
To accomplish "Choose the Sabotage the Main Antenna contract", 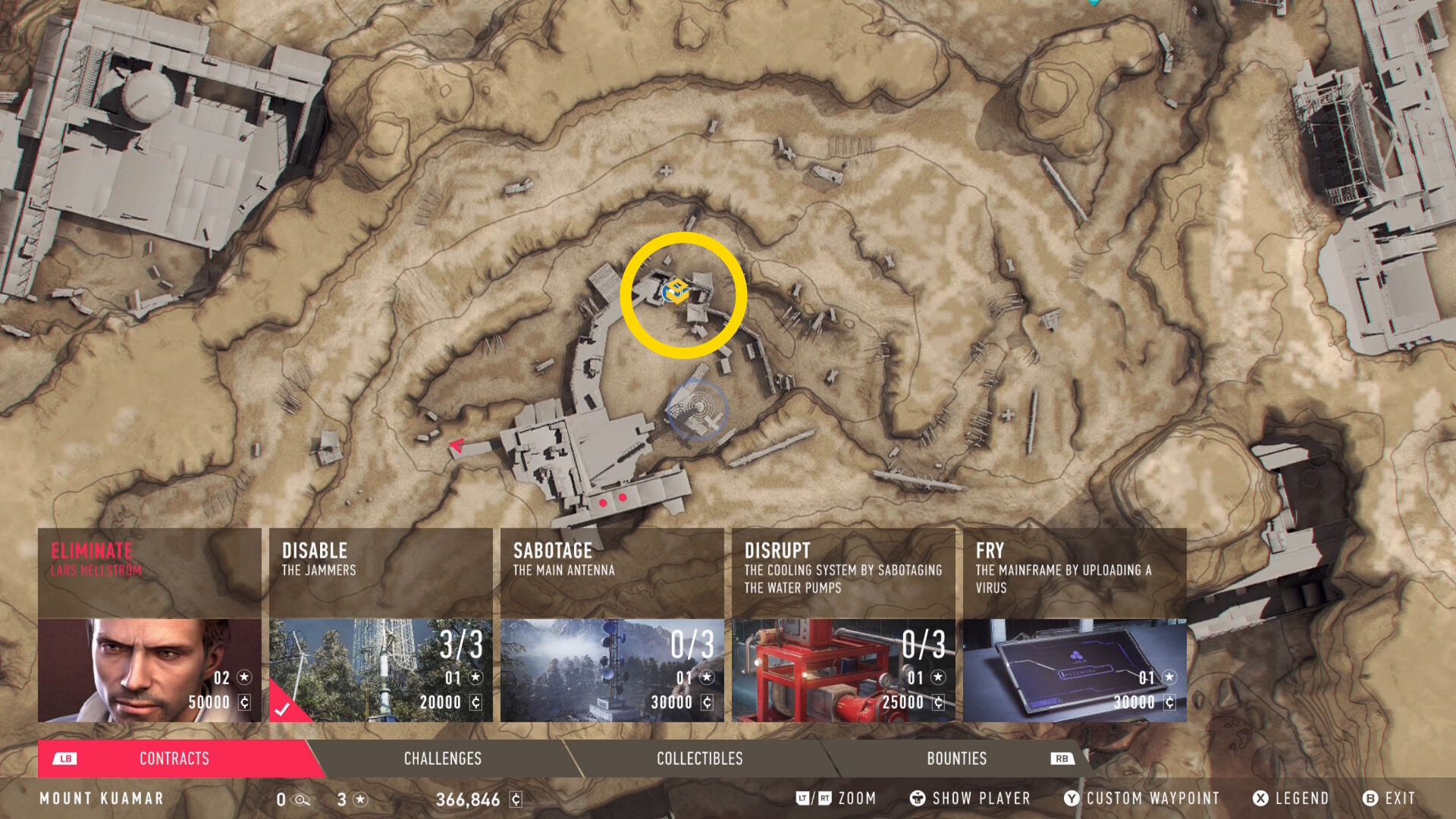I will coord(612,625).
